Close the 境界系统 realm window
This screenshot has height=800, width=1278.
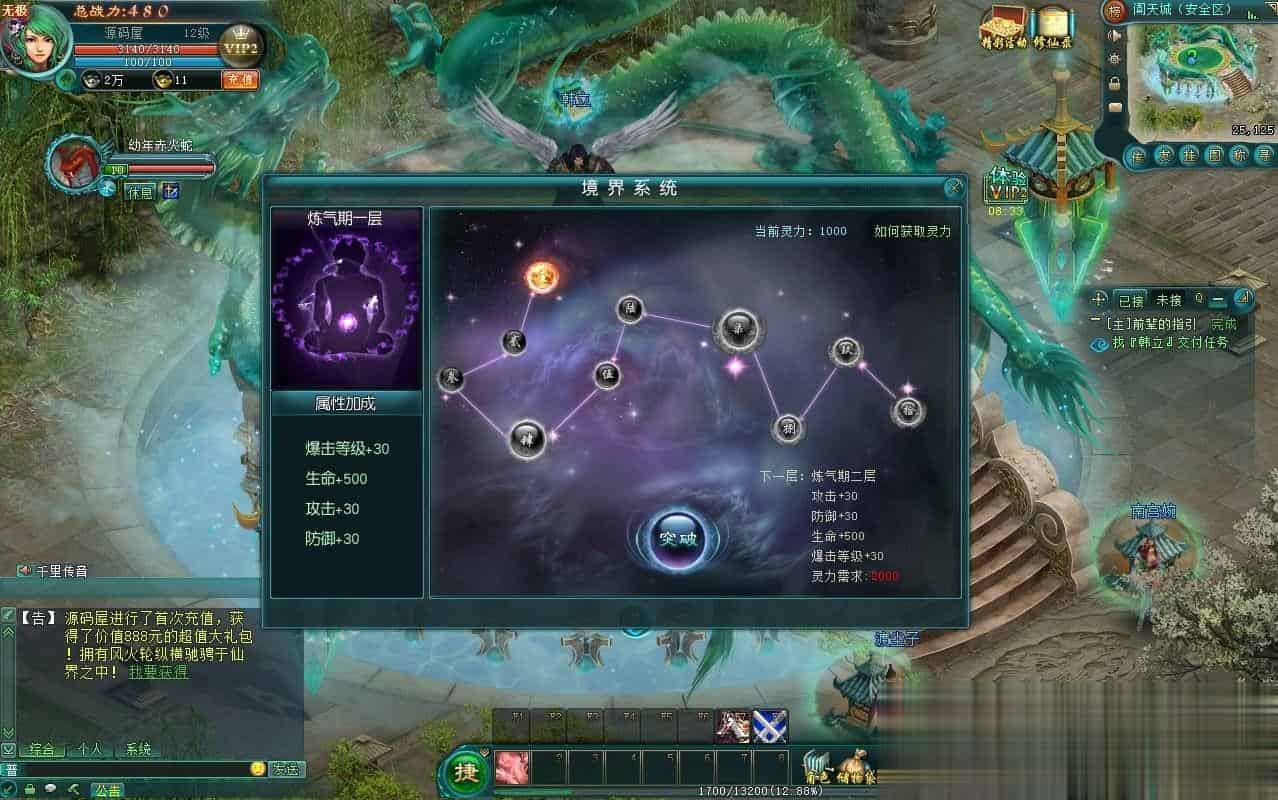click(954, 187)
